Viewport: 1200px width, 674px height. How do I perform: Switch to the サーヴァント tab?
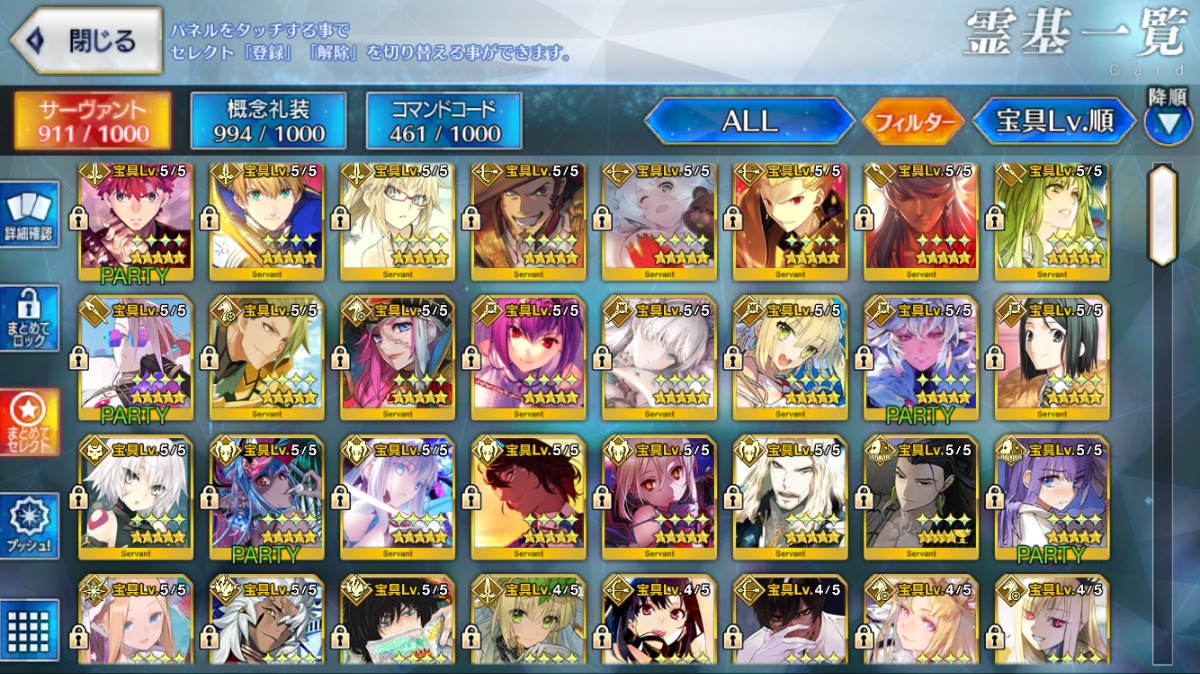[x=91, y=121]
